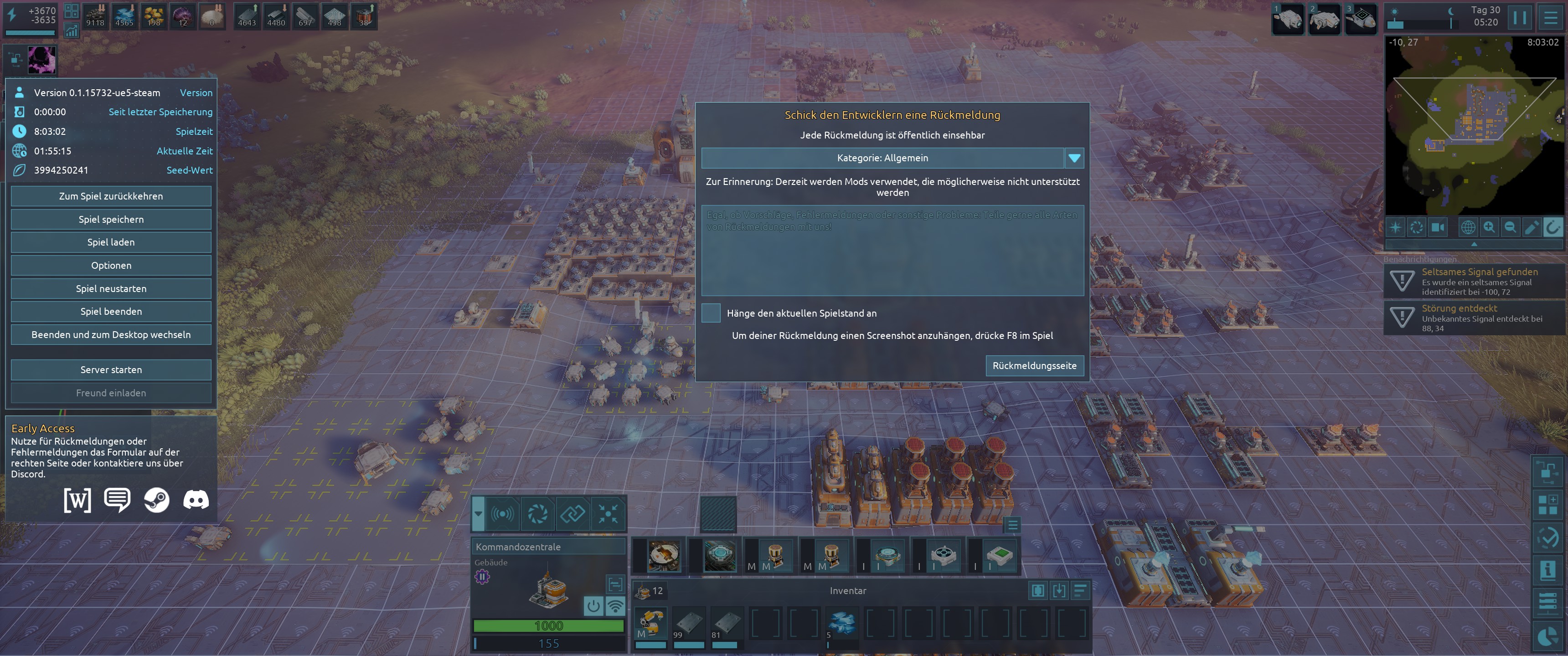Start a server with Server starten
Image resolution: width=1568 pixels, height=656 pixels.
pyautogui.click(x=111, y=370)
